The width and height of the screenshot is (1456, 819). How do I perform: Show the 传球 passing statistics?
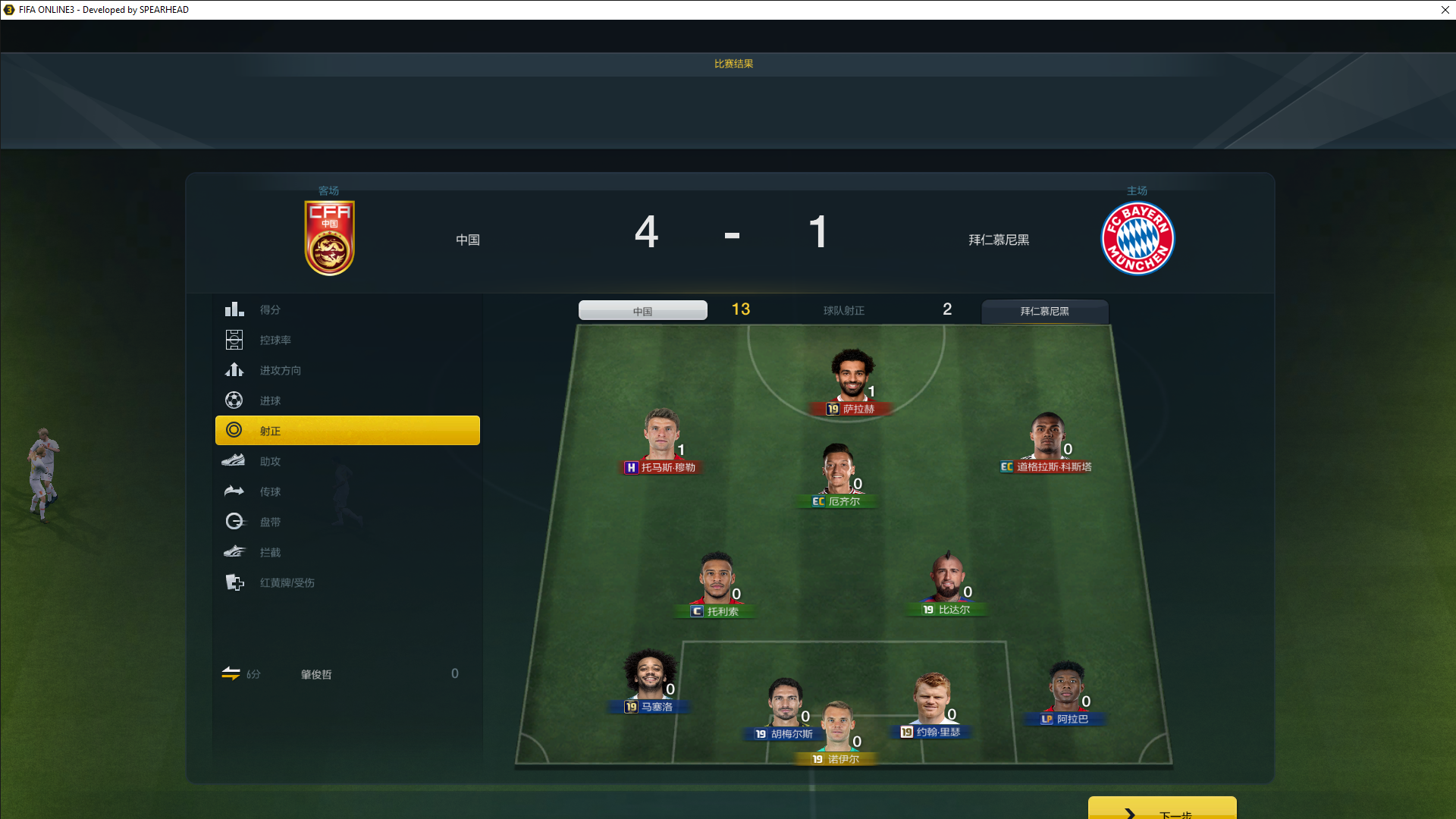(270, 491)
